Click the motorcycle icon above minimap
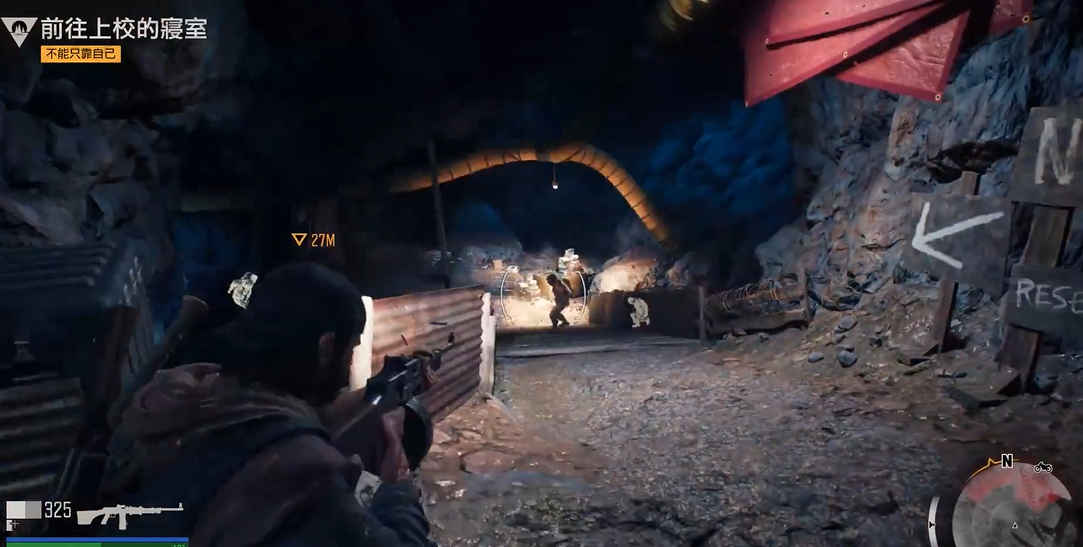Viewport: 1083px width, 547px height. coord(1042,466)
